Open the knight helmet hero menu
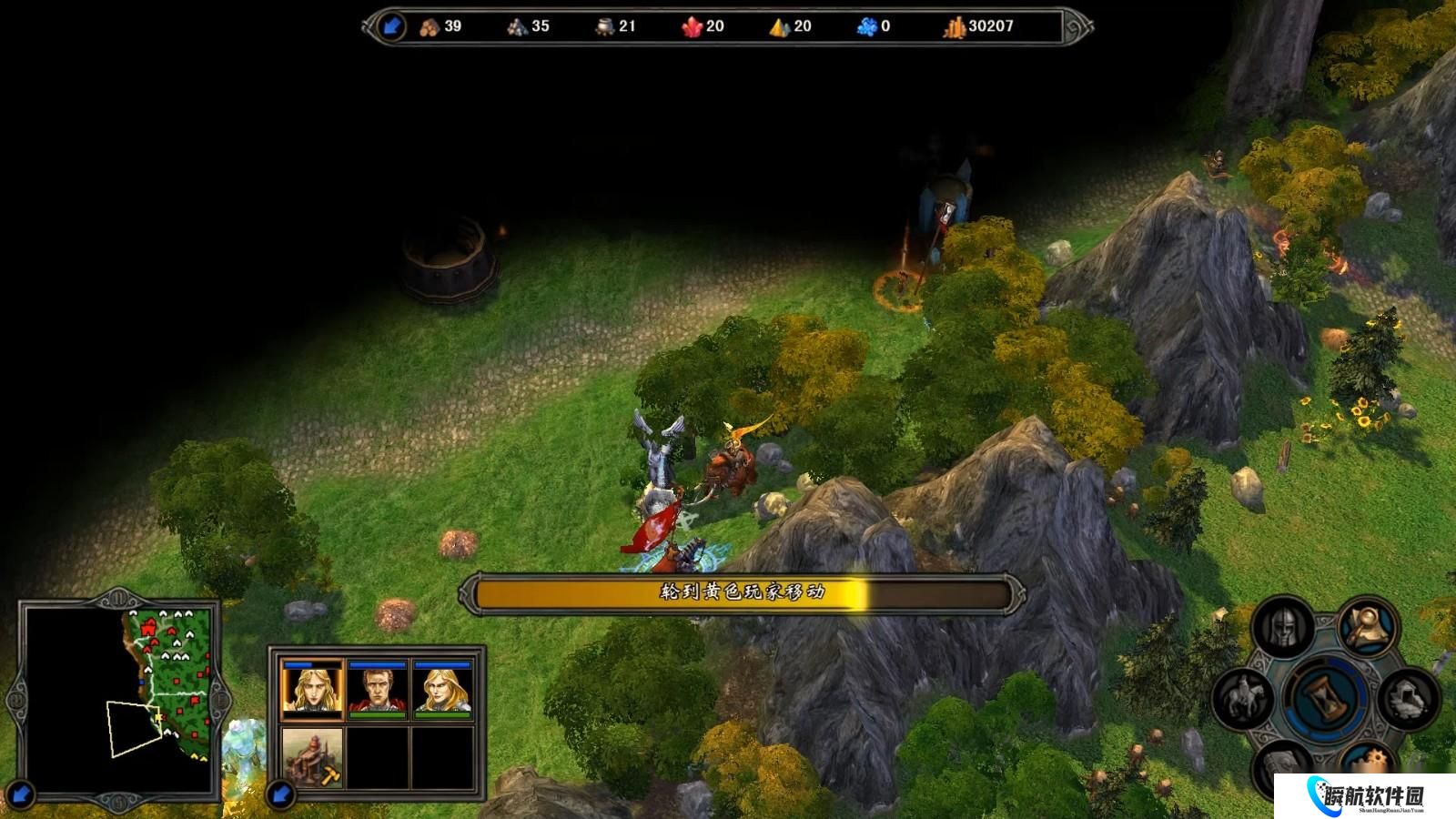Screen dimensions: 1456x819 [1282, 627]
